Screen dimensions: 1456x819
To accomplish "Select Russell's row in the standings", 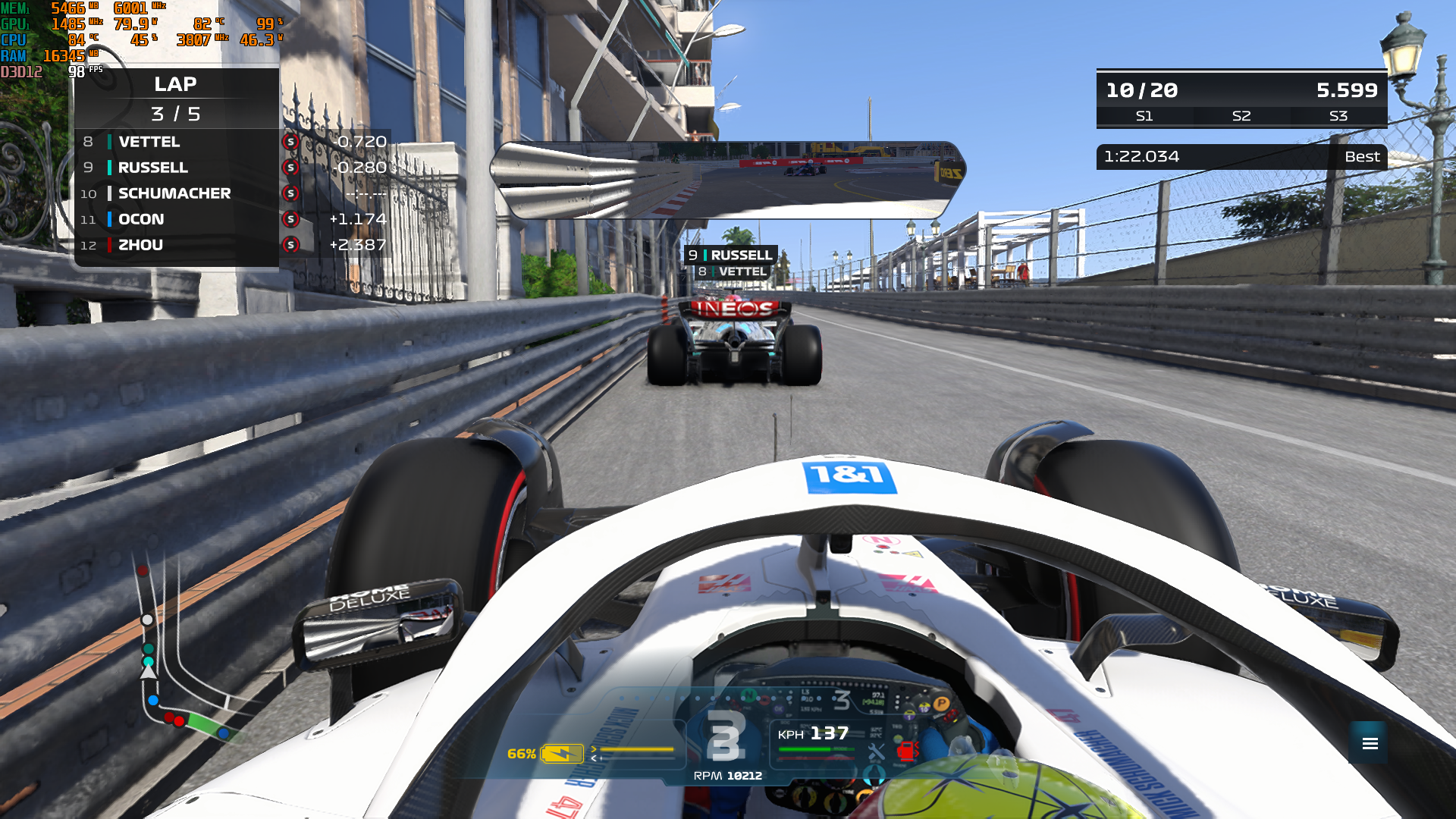I will [177, 168].
